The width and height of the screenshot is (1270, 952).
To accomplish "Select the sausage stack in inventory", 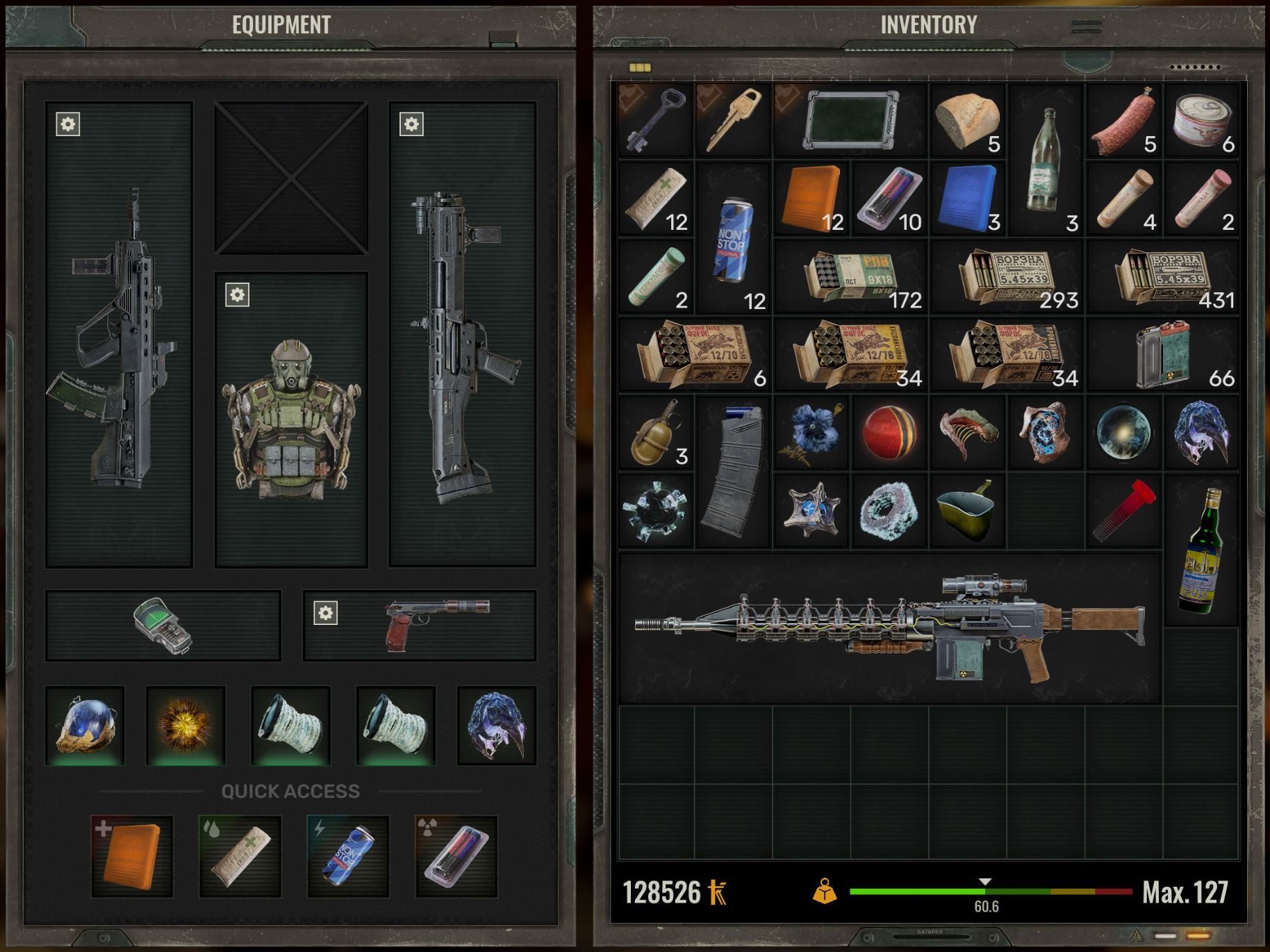I will point(1123,122).
